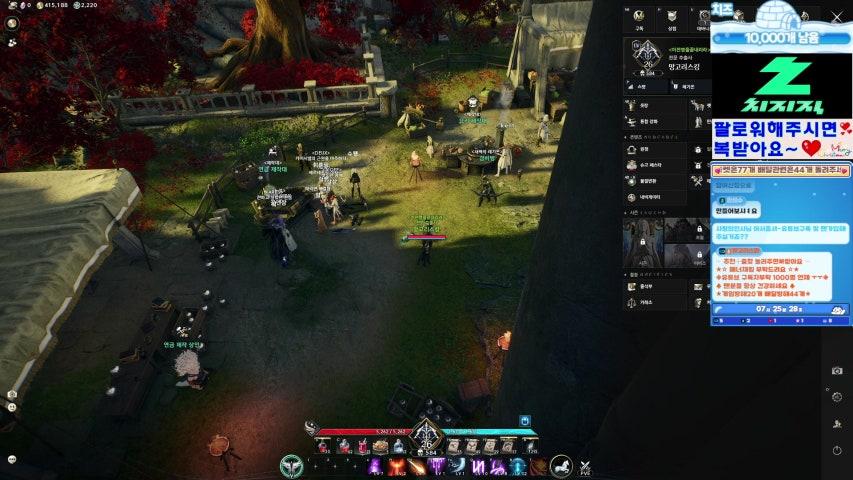
Task: Close the game menu panel
Action: tap(836, 17)
